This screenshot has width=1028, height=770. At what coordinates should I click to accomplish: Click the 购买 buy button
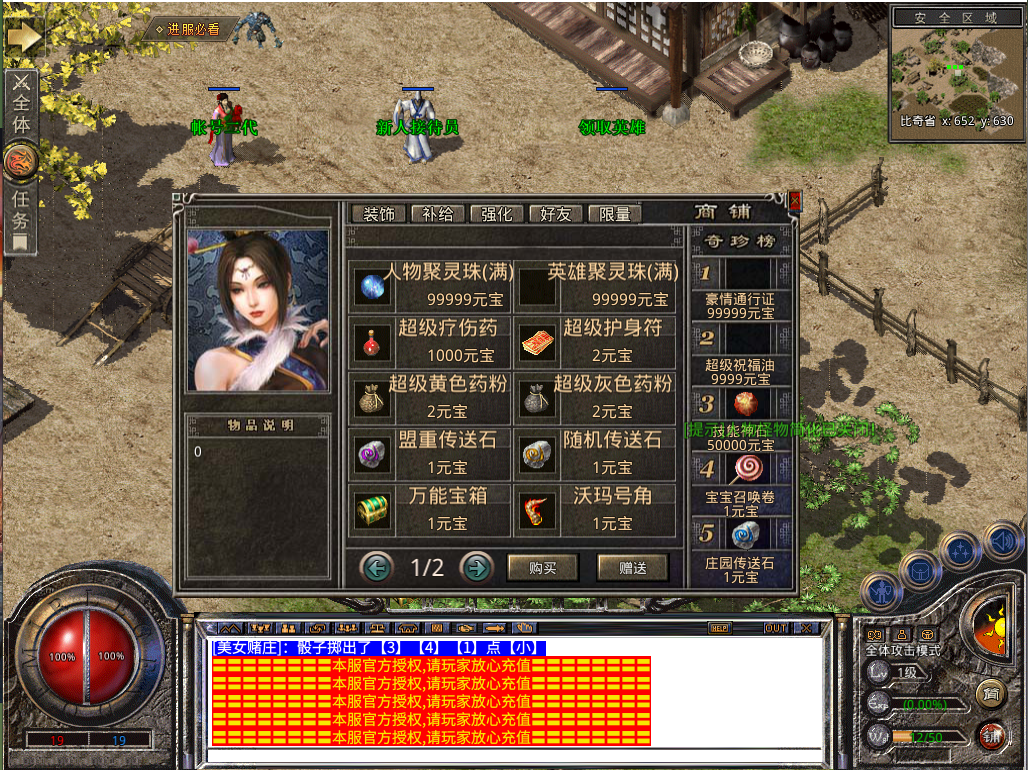tap(543, 568)
